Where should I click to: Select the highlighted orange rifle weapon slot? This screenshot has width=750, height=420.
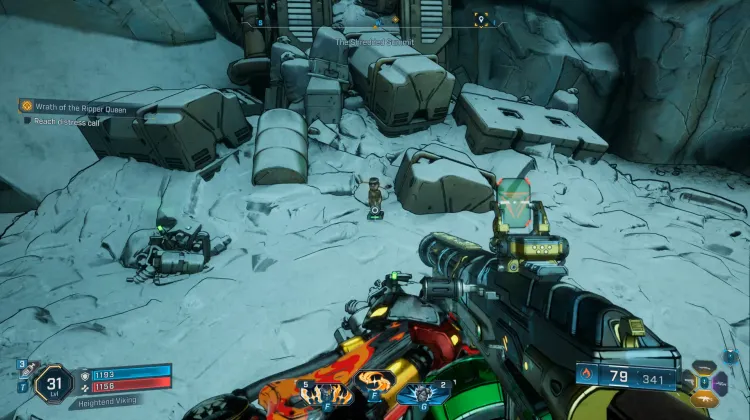point(707,399)
